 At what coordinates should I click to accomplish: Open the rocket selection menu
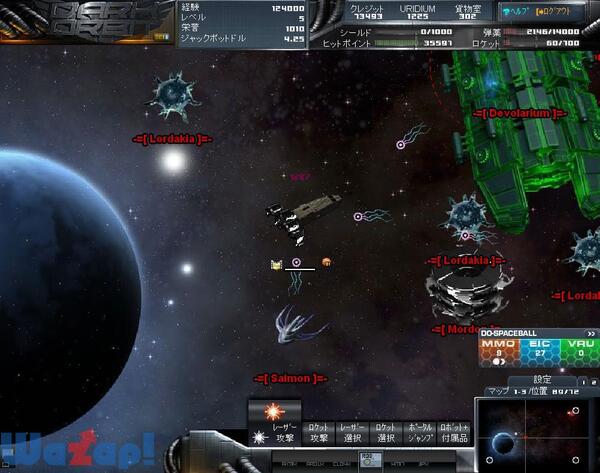[x=384, y=432]
